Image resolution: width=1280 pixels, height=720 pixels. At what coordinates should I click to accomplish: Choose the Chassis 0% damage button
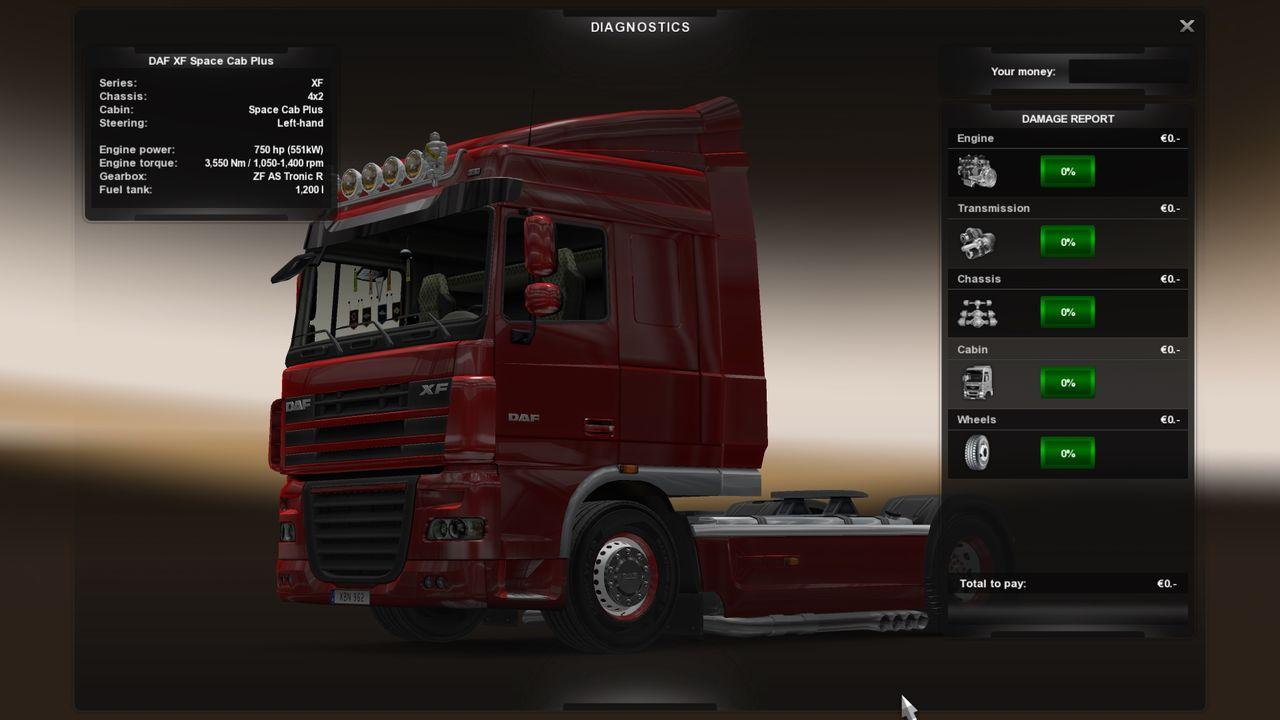1067,312
